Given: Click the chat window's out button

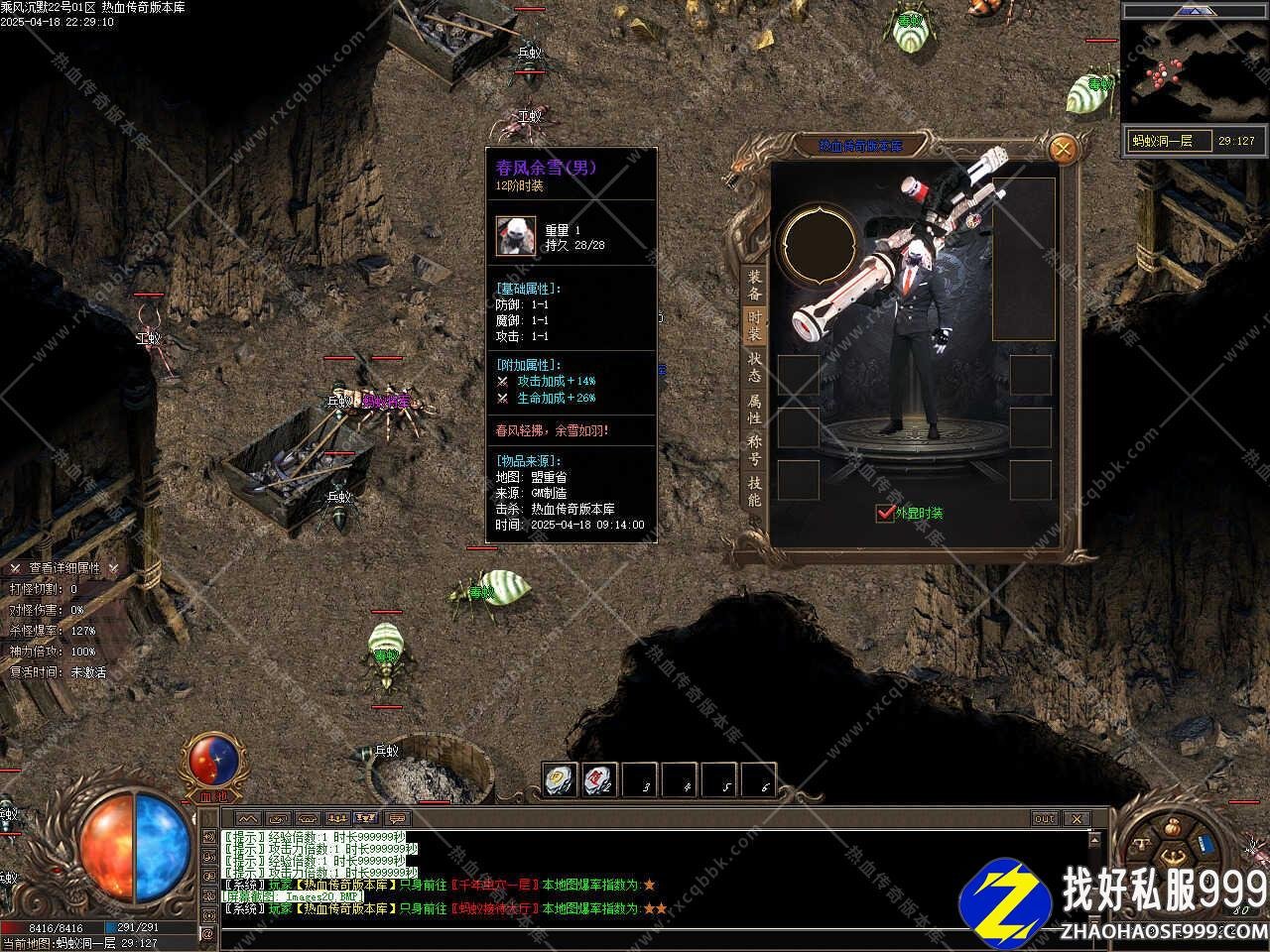Looking at the screenshot, I should pyautogui.click(x=1045, y=819).
